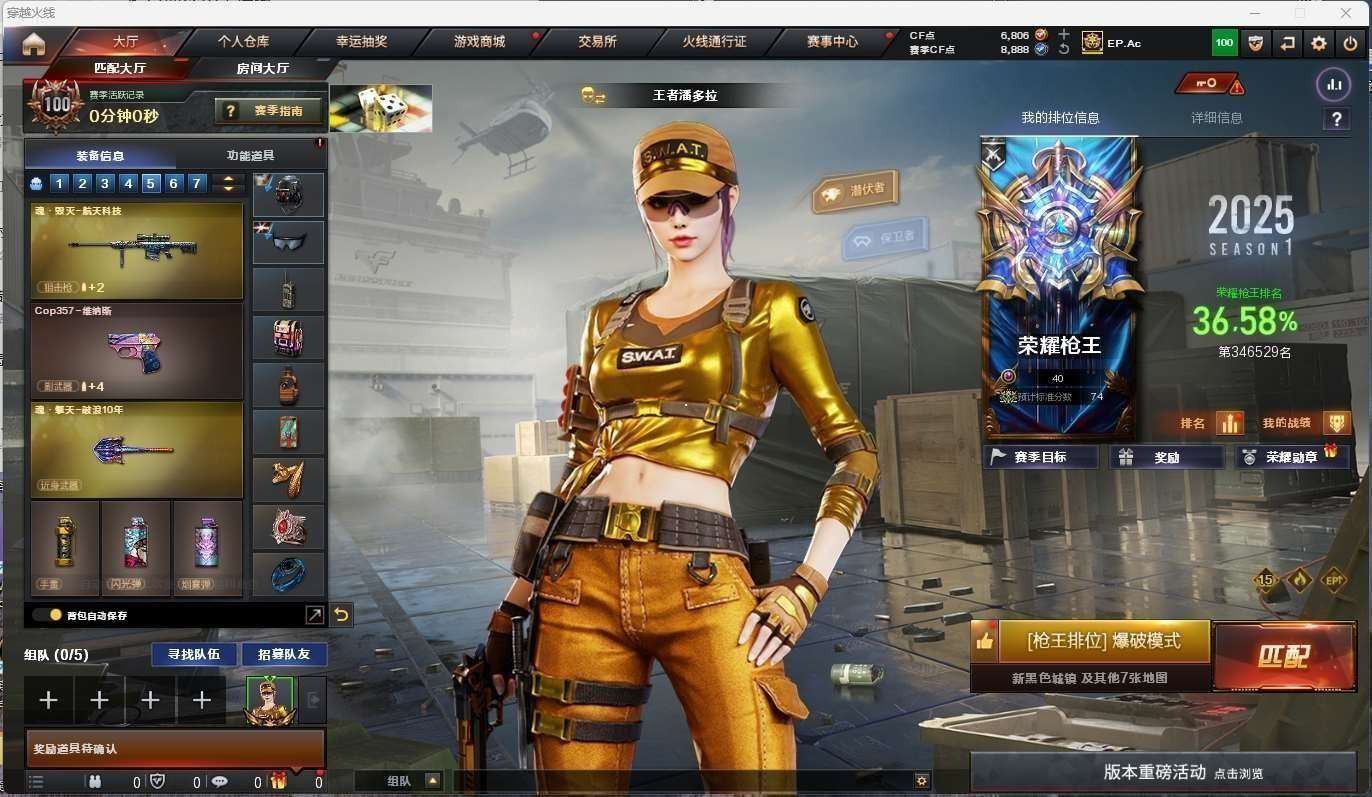Open the 详细信息 tab
The image size is (1372, 797).
(1216, 118)
